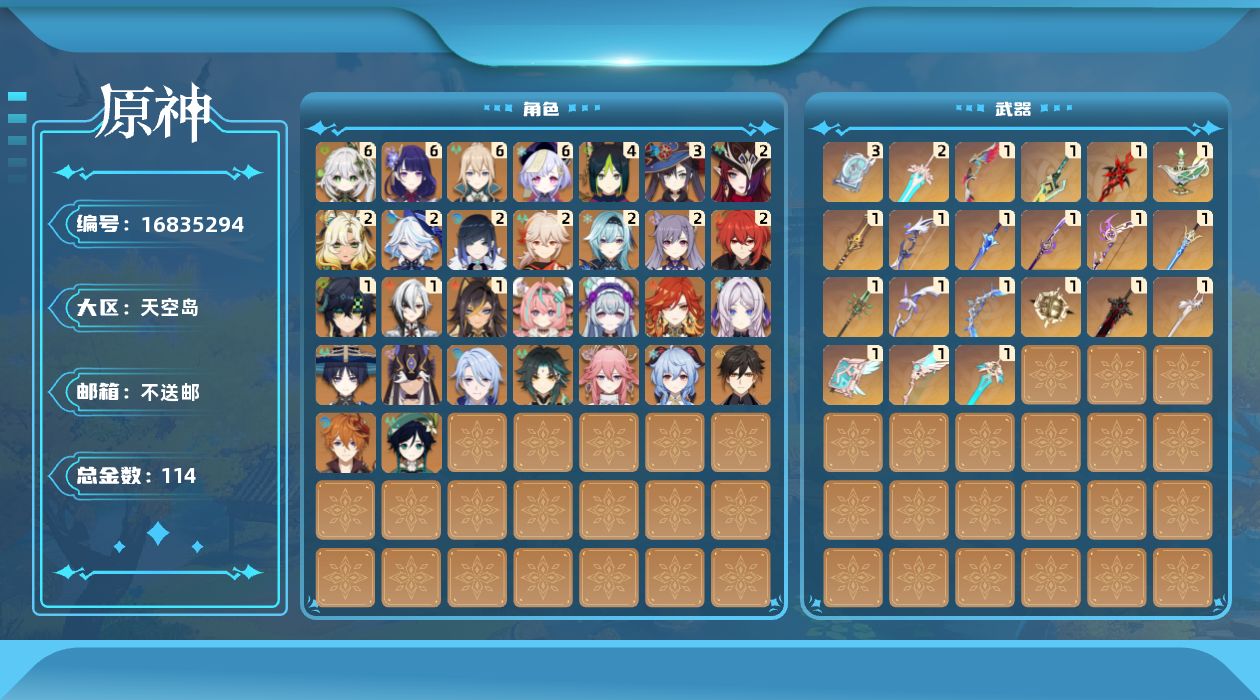
Task: Choose Mavuika's orange-haired portrait
Action: 676,307
